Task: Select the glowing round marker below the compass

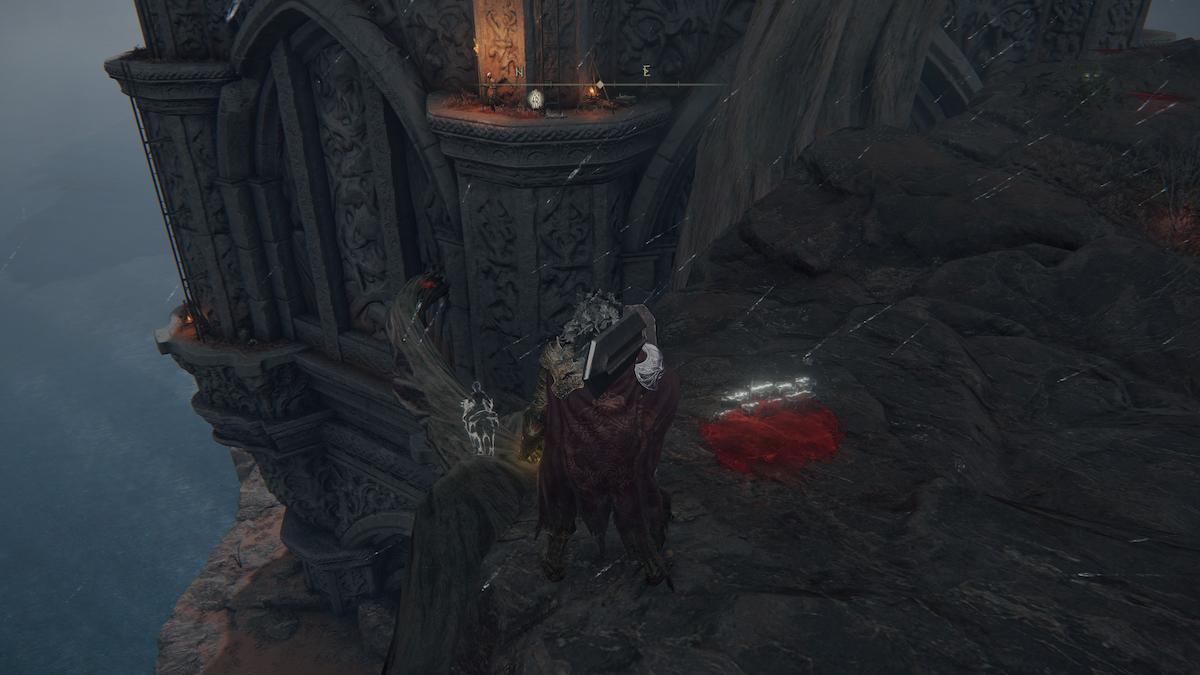Action: coord(535,98)
